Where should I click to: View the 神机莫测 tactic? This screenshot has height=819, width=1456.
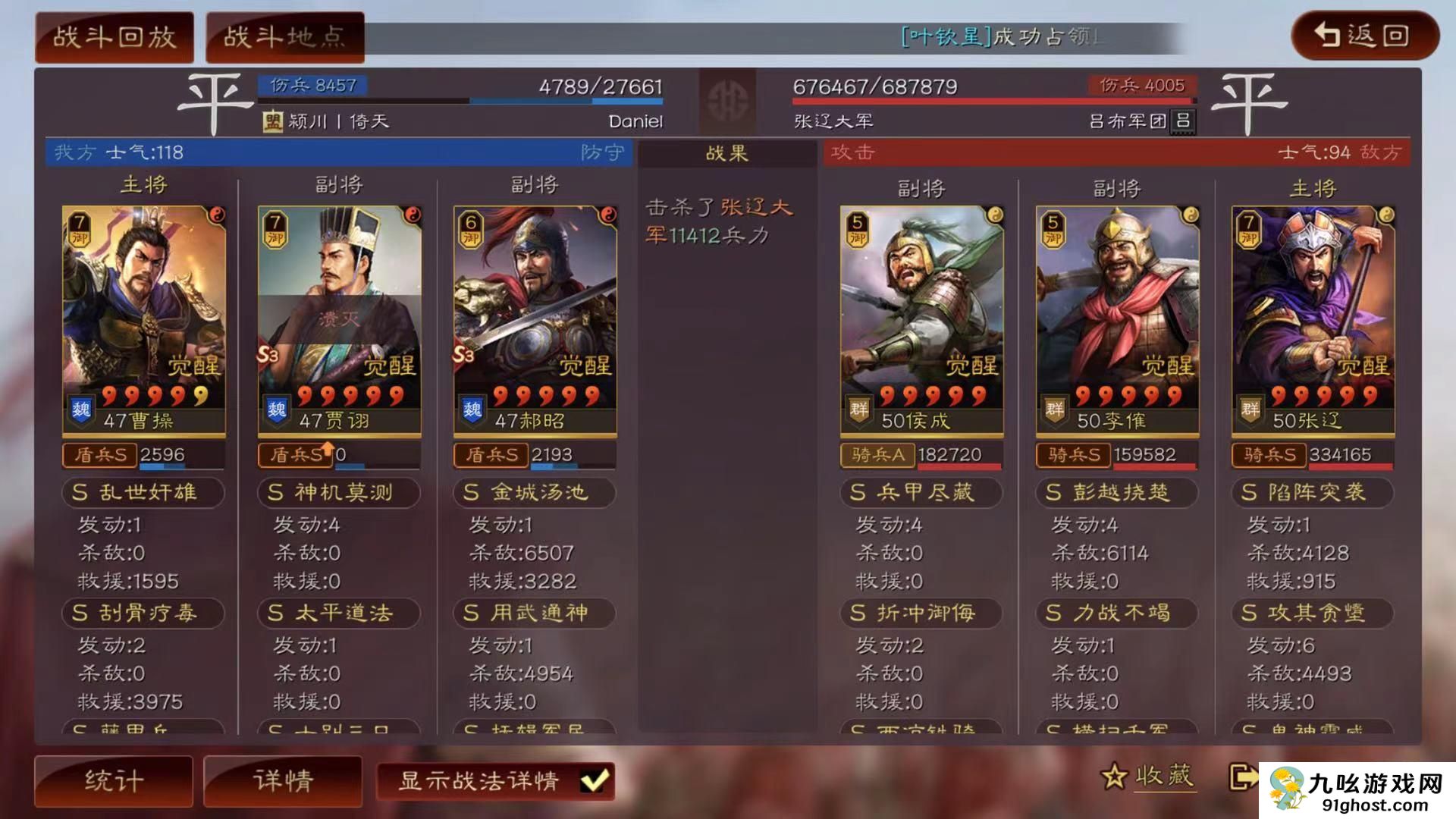[x=339, y=492]
